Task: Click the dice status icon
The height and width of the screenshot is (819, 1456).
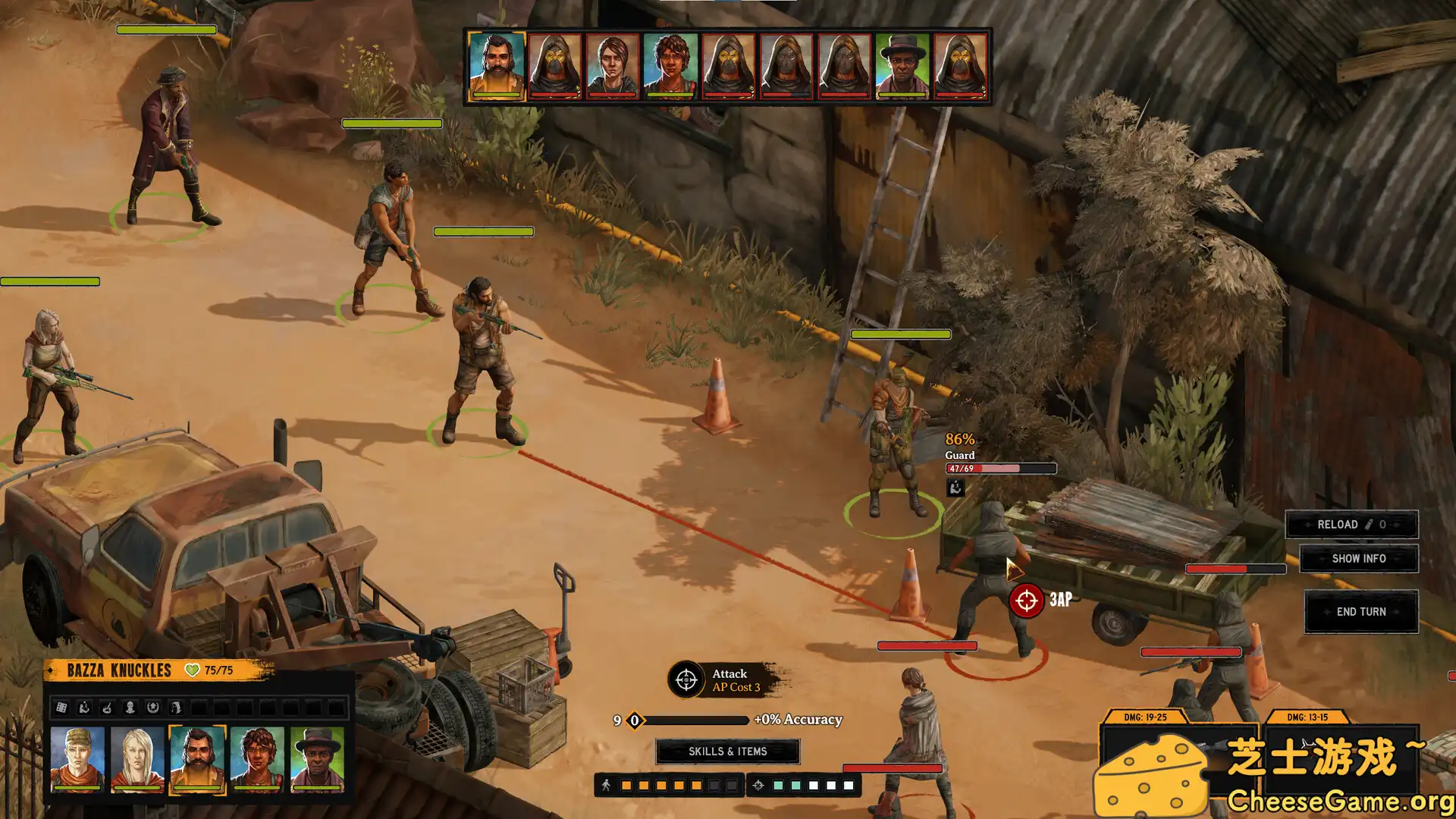Action: [61, 708]
